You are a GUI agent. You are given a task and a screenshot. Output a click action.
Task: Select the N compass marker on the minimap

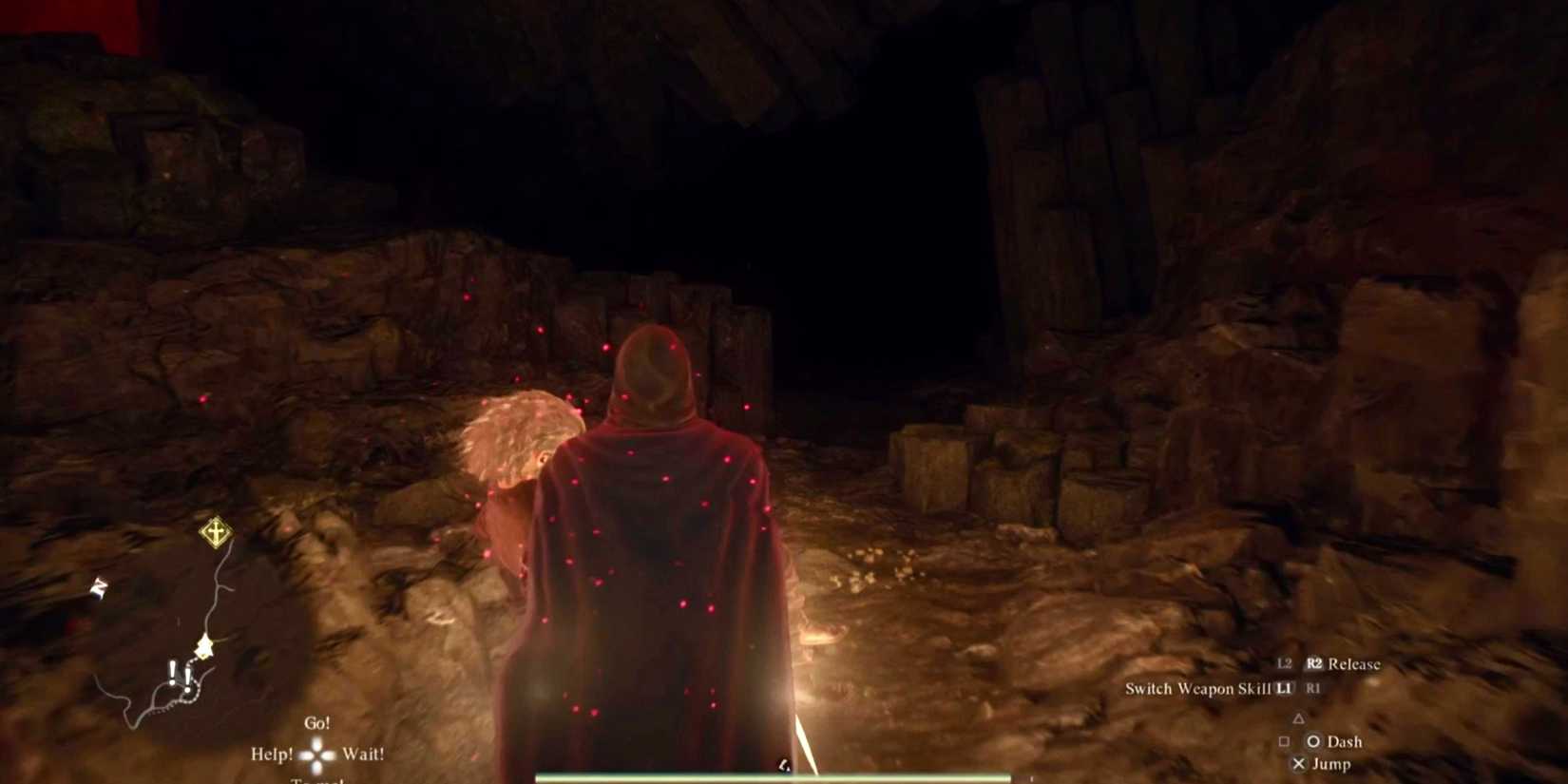coord(98,586)
